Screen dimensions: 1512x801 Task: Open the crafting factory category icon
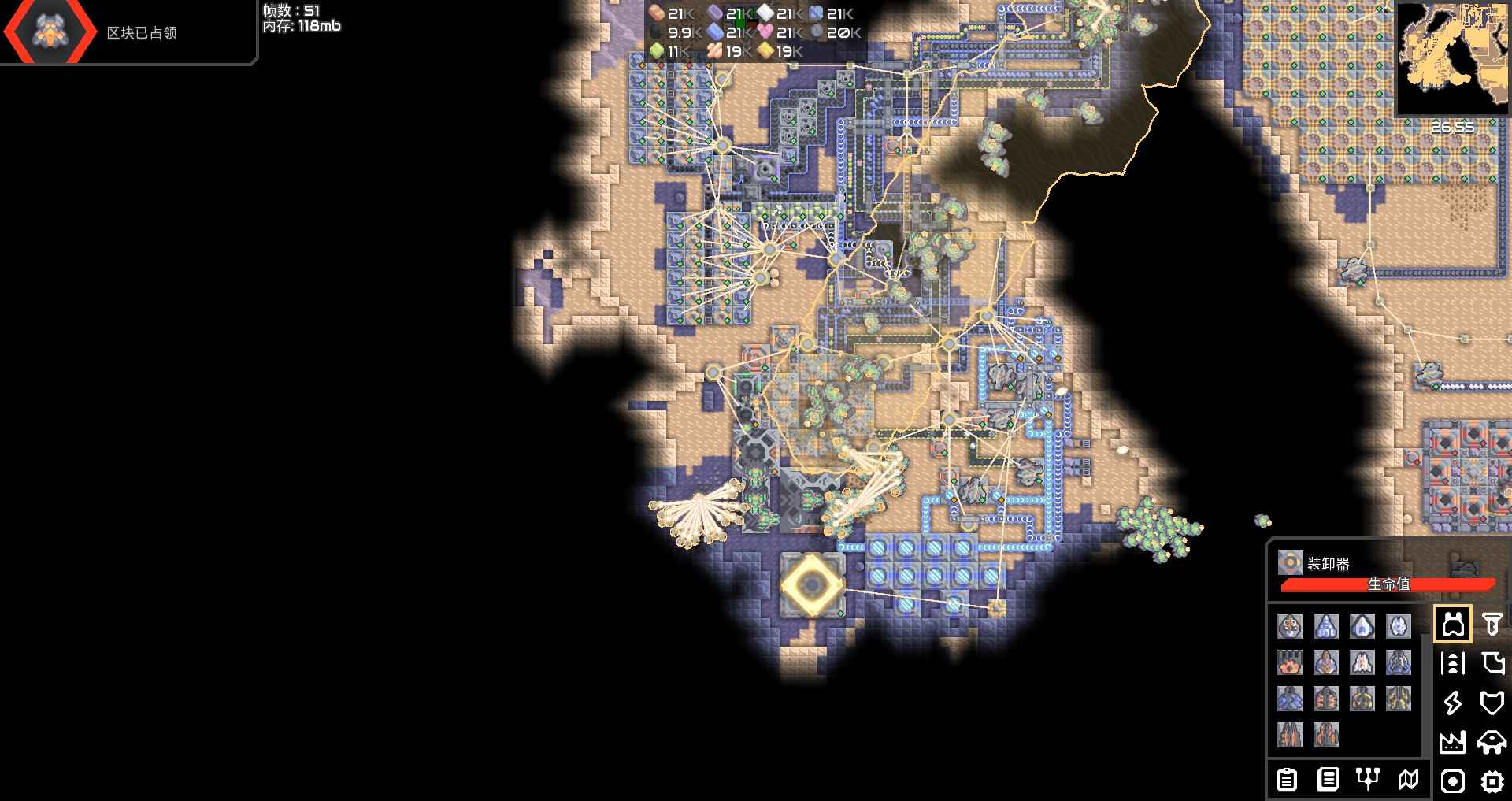click(1453, 742)
